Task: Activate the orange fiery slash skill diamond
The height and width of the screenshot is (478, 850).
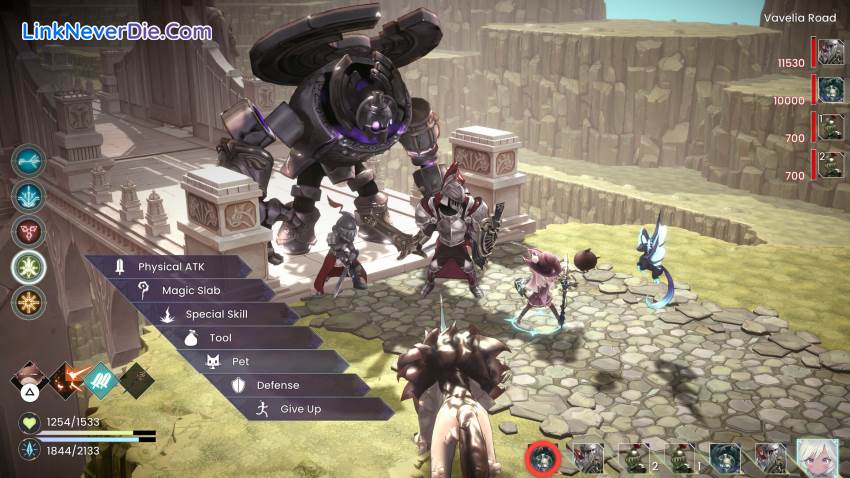Action: pos(67,380)
